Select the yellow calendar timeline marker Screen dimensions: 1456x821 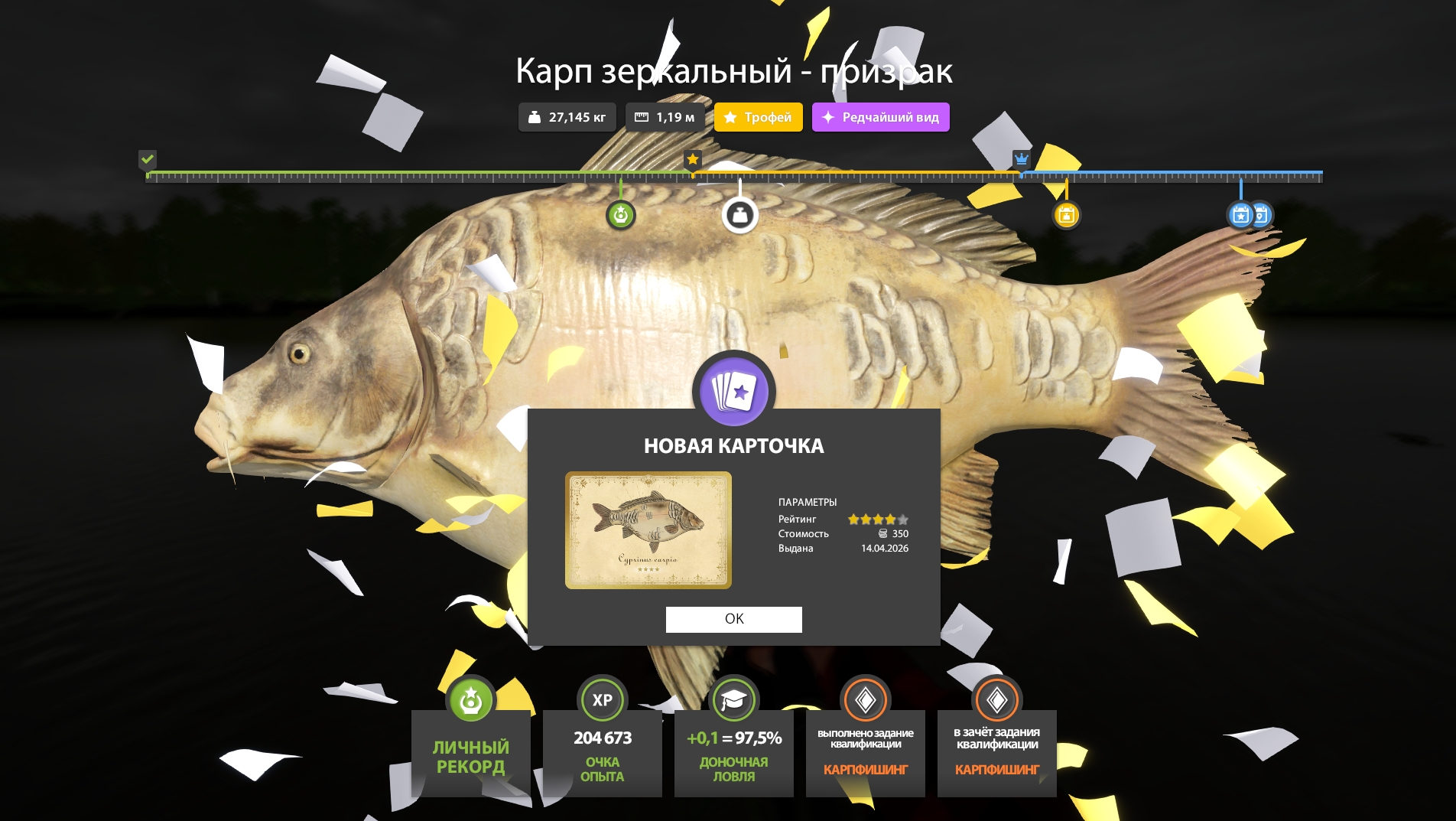click(1066, 215)
